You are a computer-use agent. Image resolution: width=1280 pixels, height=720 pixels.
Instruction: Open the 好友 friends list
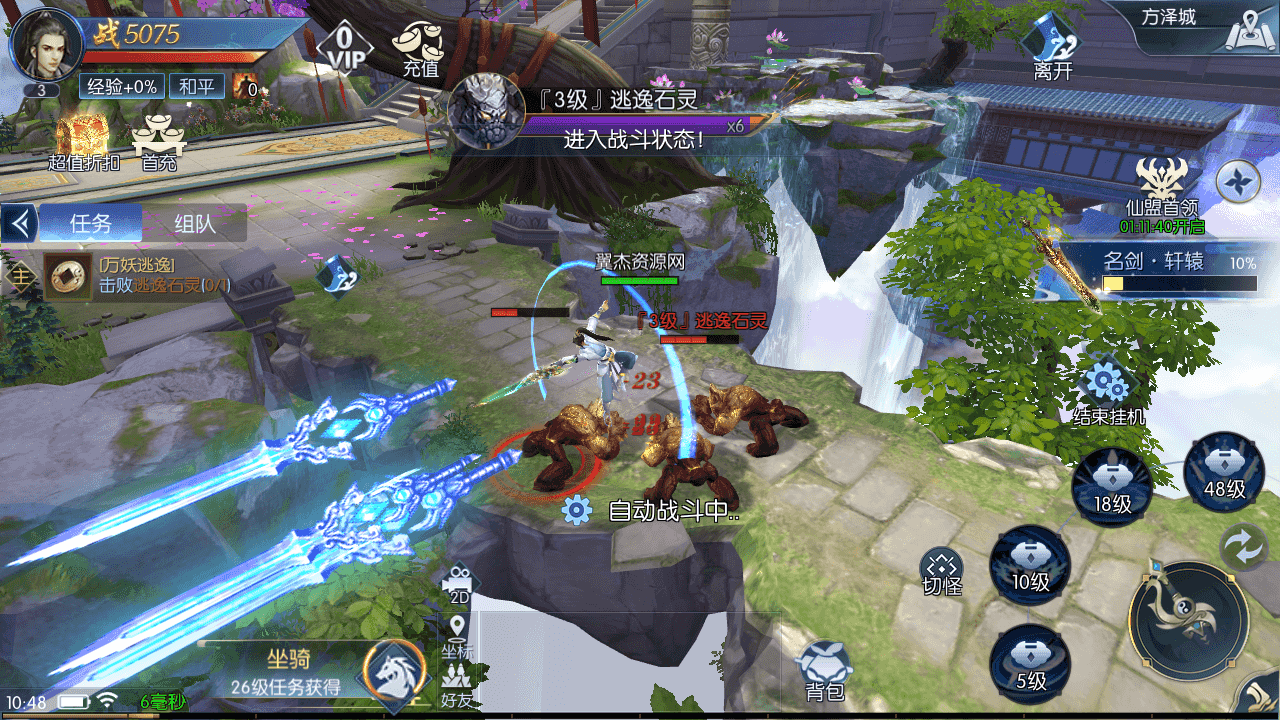(x=457, y=687)
